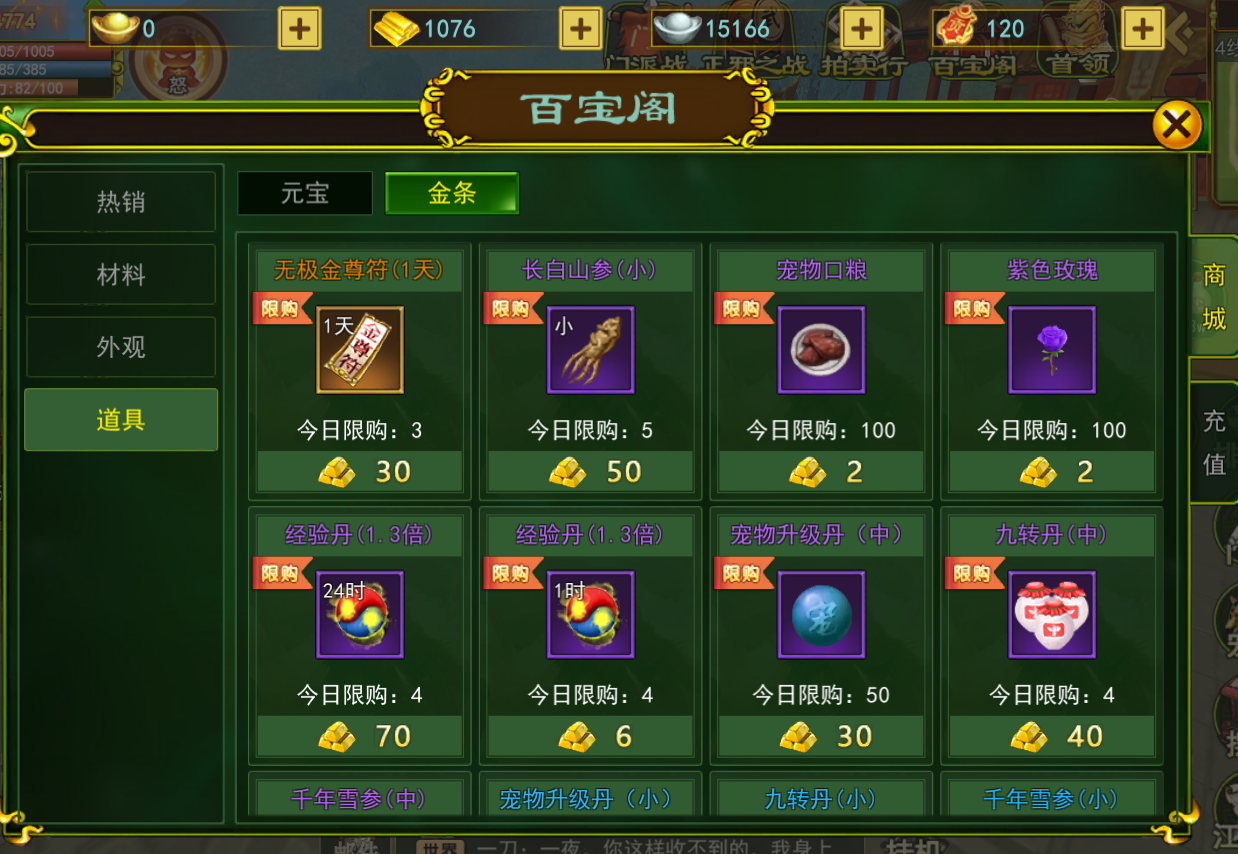1238x854 pixels.
Task: Open the 宠物升级丹(中) item
Action: tap(821, 614)
